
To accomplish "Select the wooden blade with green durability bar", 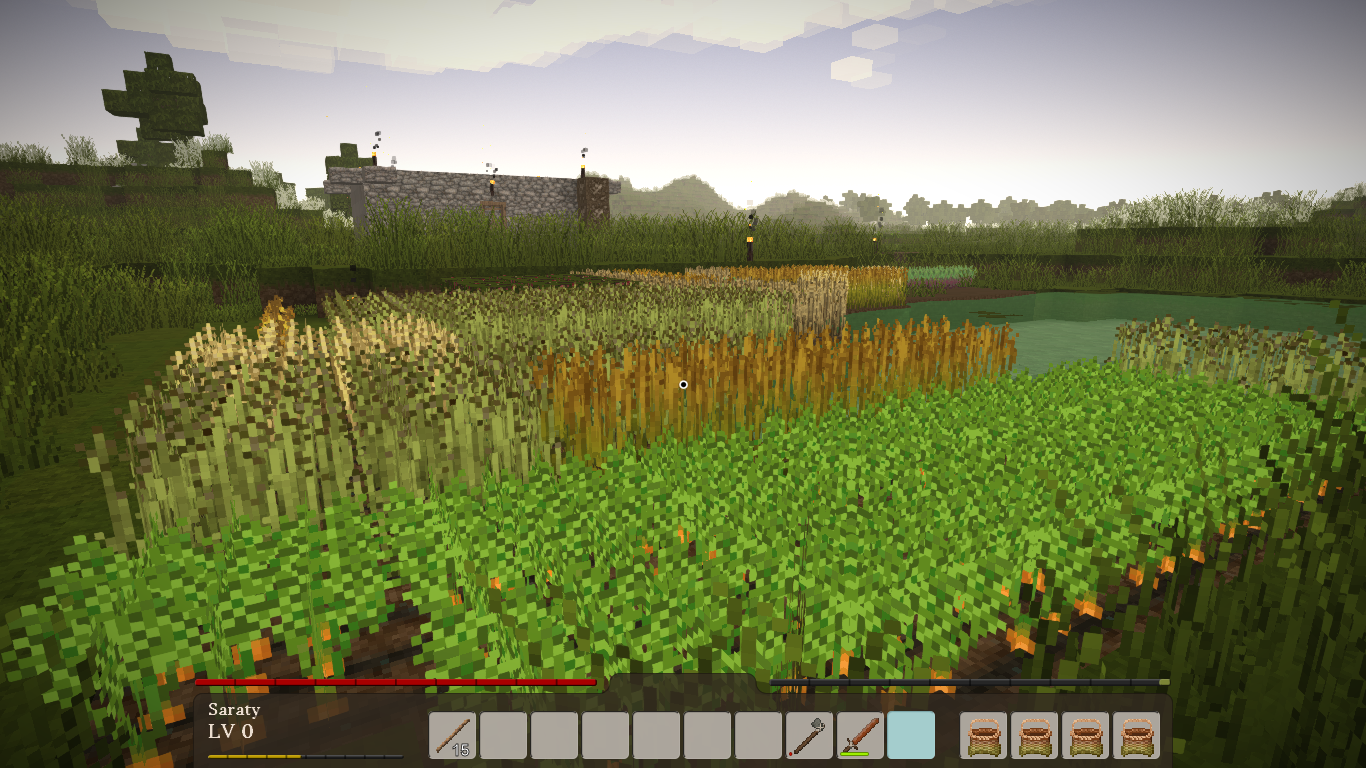I will (861, 735).
